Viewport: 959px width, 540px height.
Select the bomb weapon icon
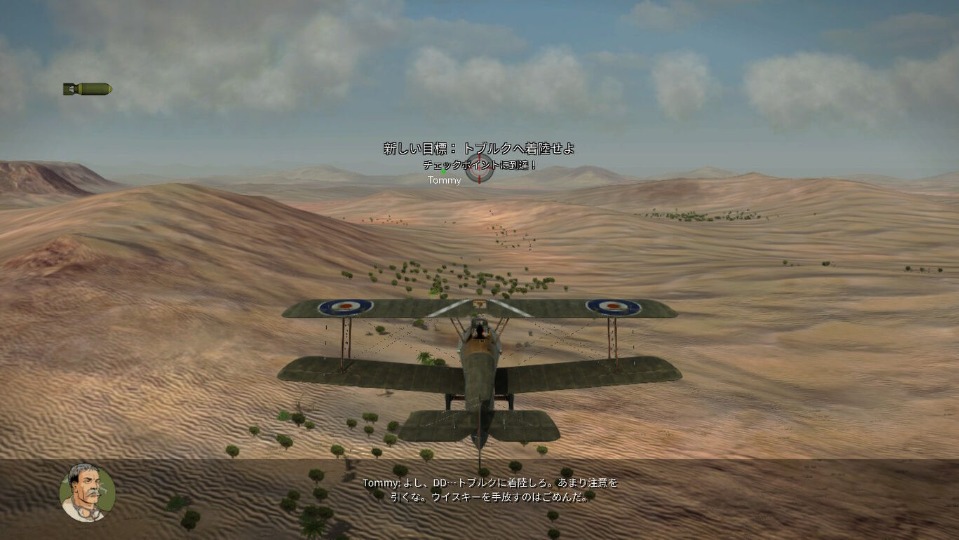point(87,89)
